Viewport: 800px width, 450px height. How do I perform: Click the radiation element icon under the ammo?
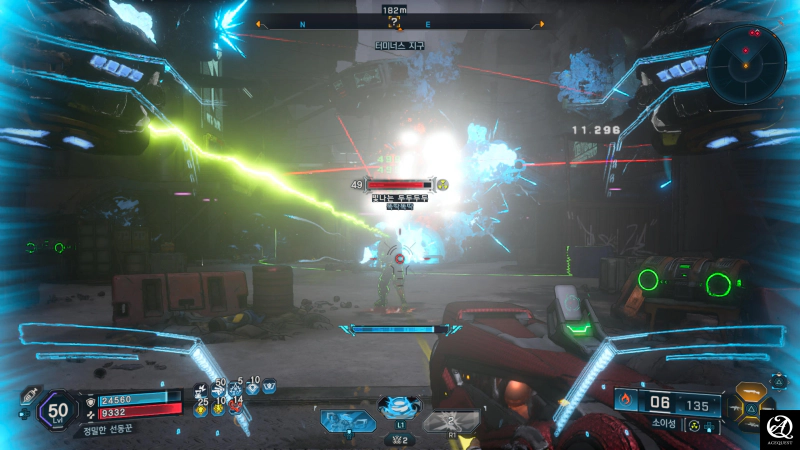[692, 425]
